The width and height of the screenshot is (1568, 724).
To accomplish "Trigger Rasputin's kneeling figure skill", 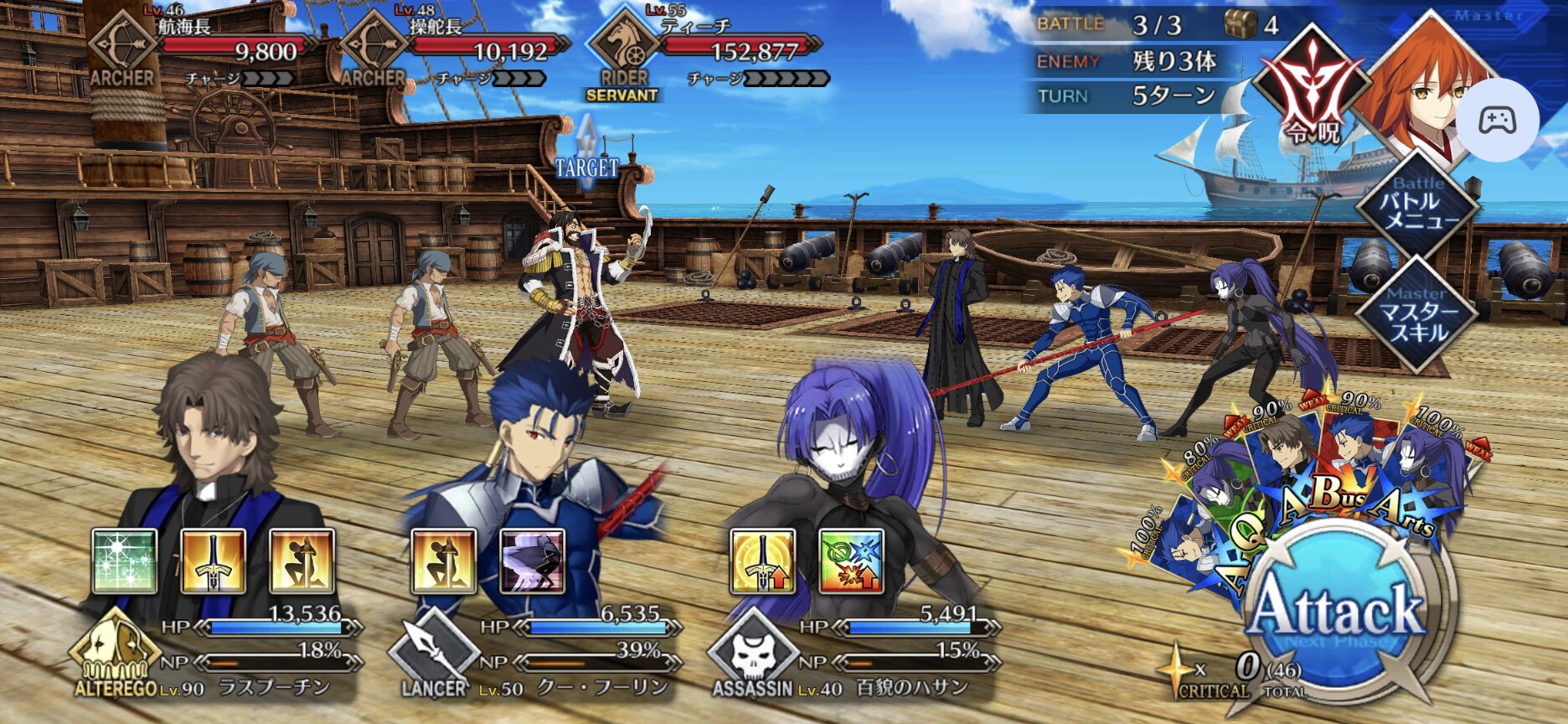I will point(302,561).
